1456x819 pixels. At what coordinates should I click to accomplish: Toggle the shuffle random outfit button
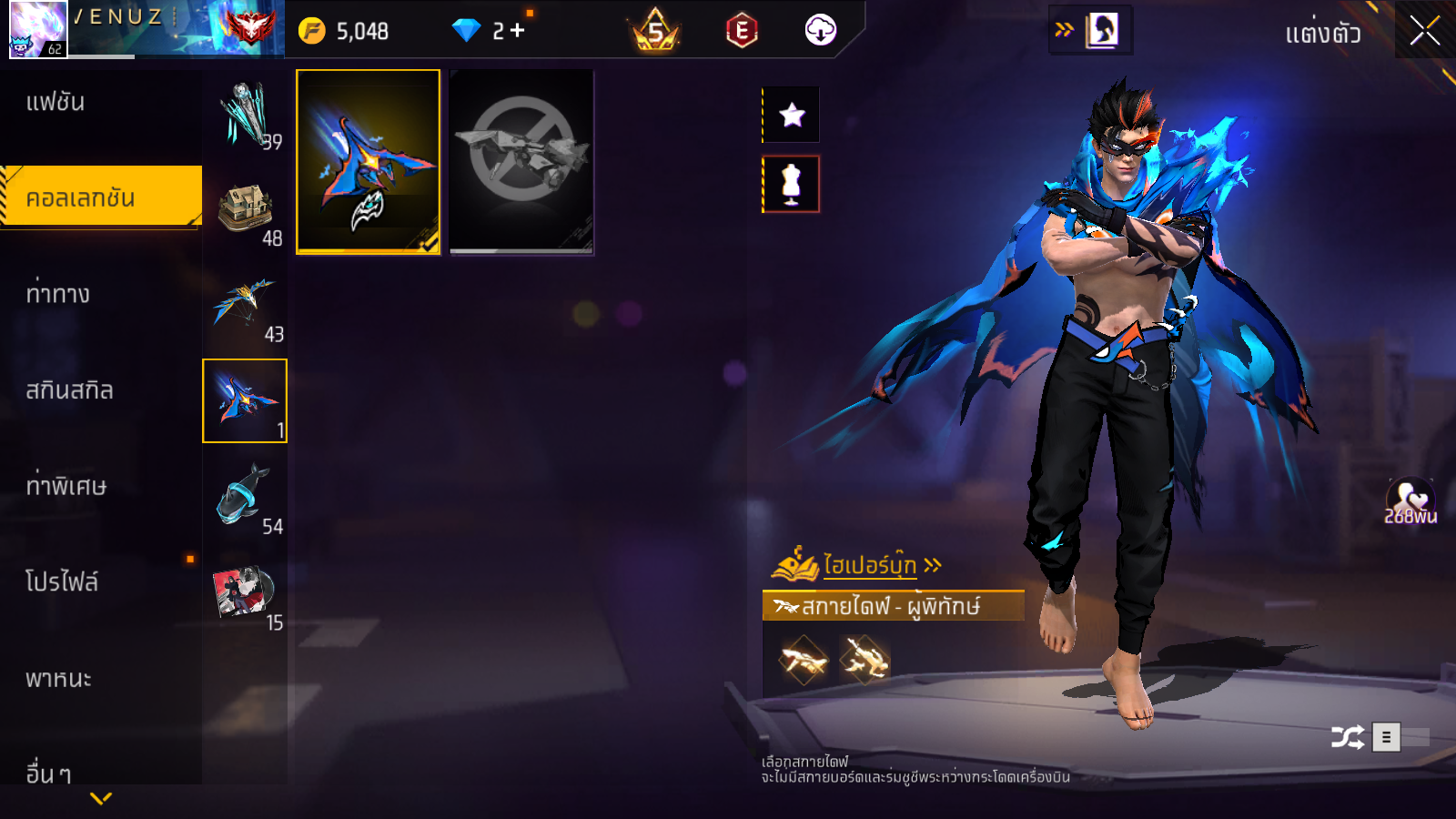[1347, 736]
